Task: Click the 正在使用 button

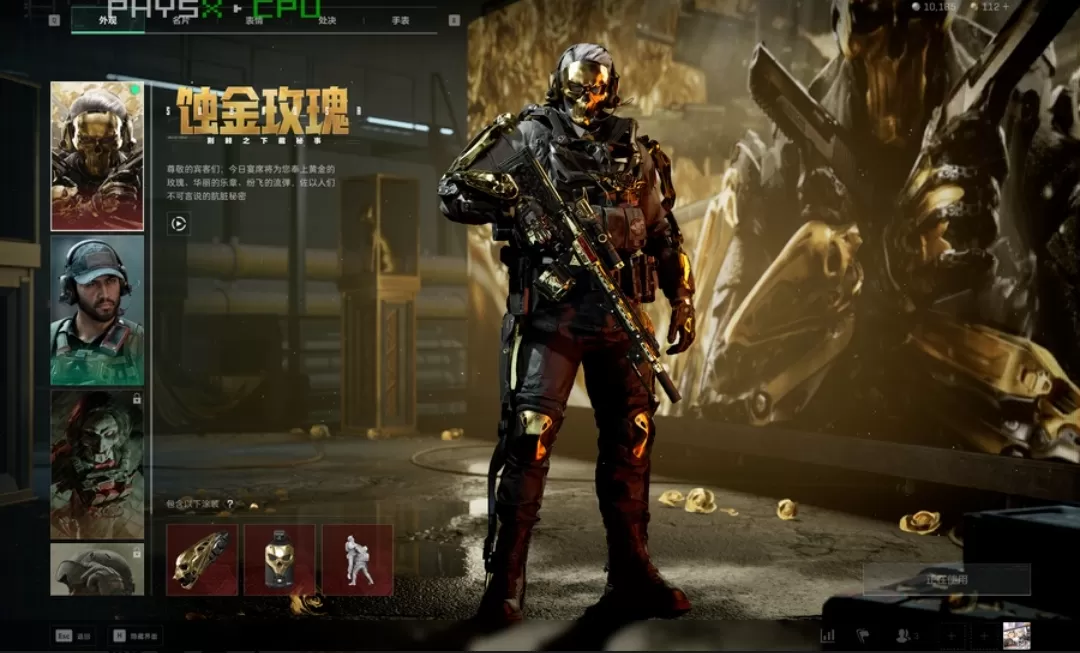Action: [946, 579]
